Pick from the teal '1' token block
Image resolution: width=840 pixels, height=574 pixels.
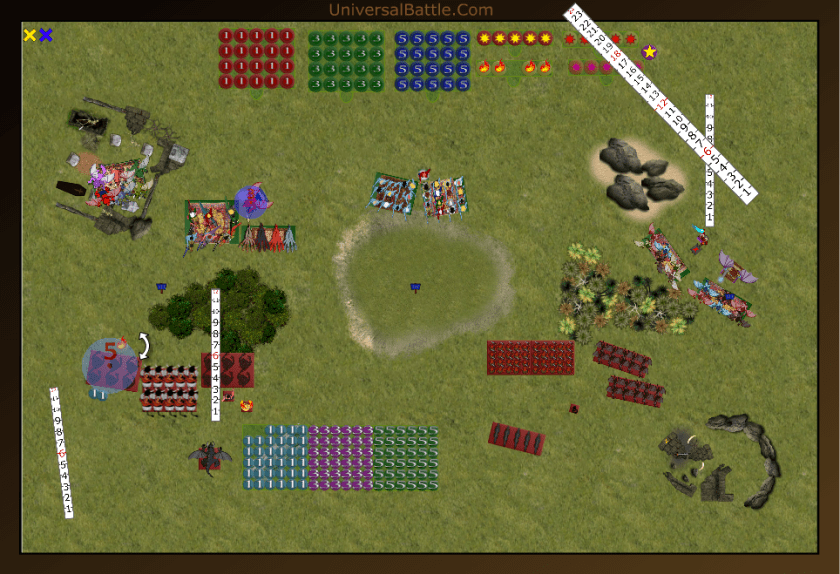point(275,457)
